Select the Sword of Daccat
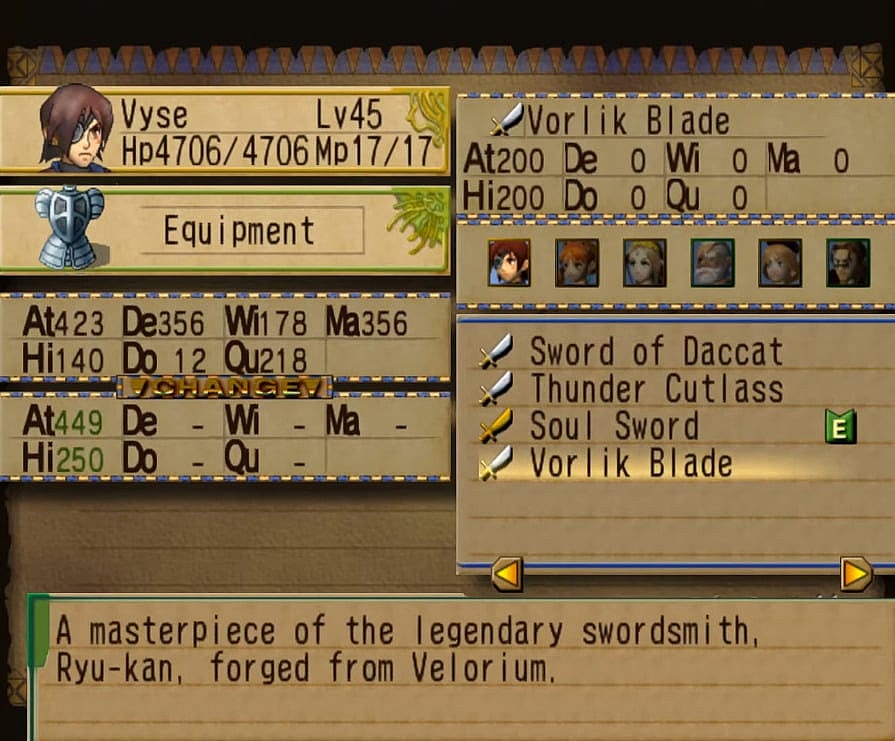The width and height of the screenshot is (895, 741). click(655, 352)
